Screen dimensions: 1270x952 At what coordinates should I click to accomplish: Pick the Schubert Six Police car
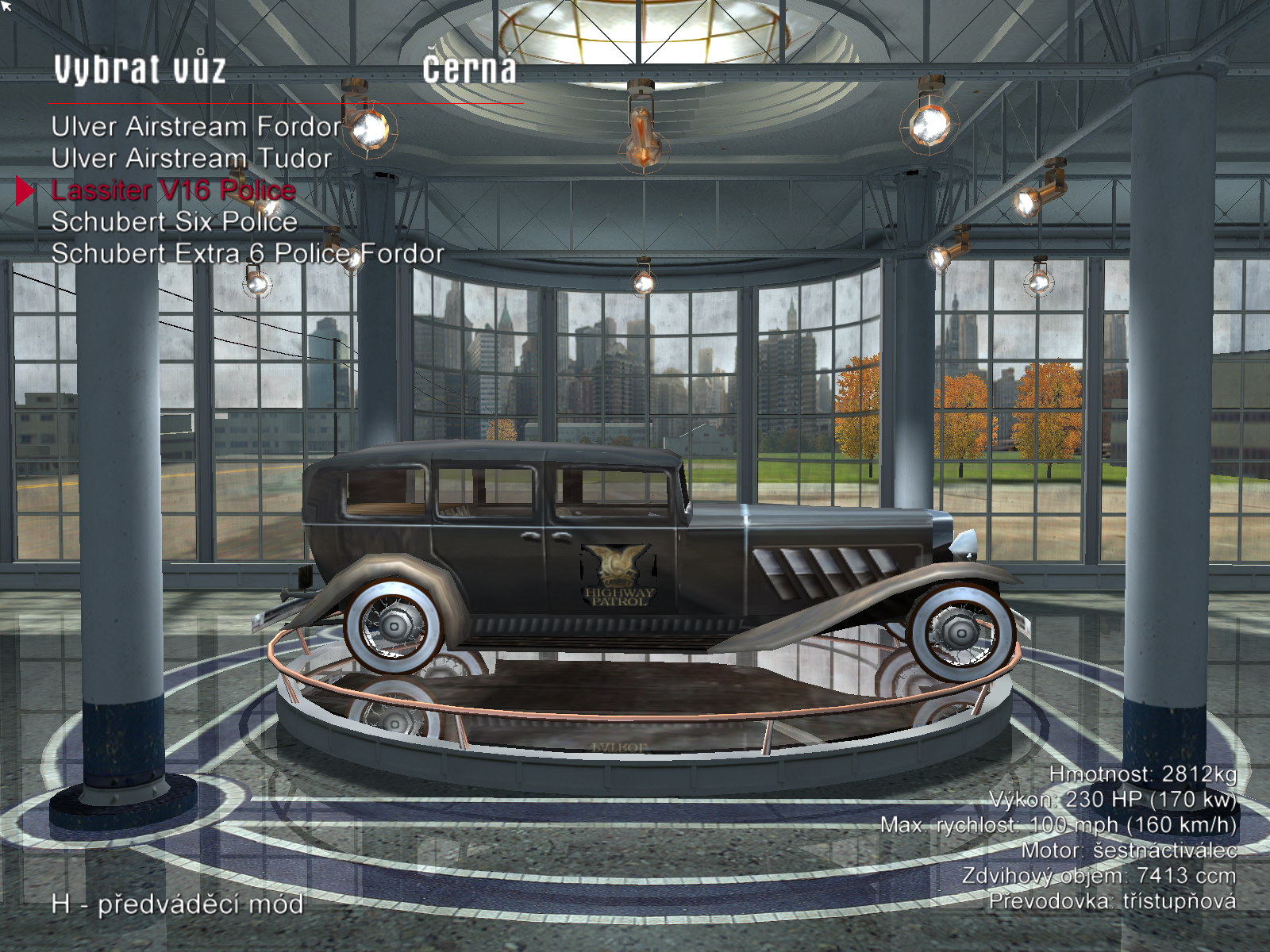(175, 222)
